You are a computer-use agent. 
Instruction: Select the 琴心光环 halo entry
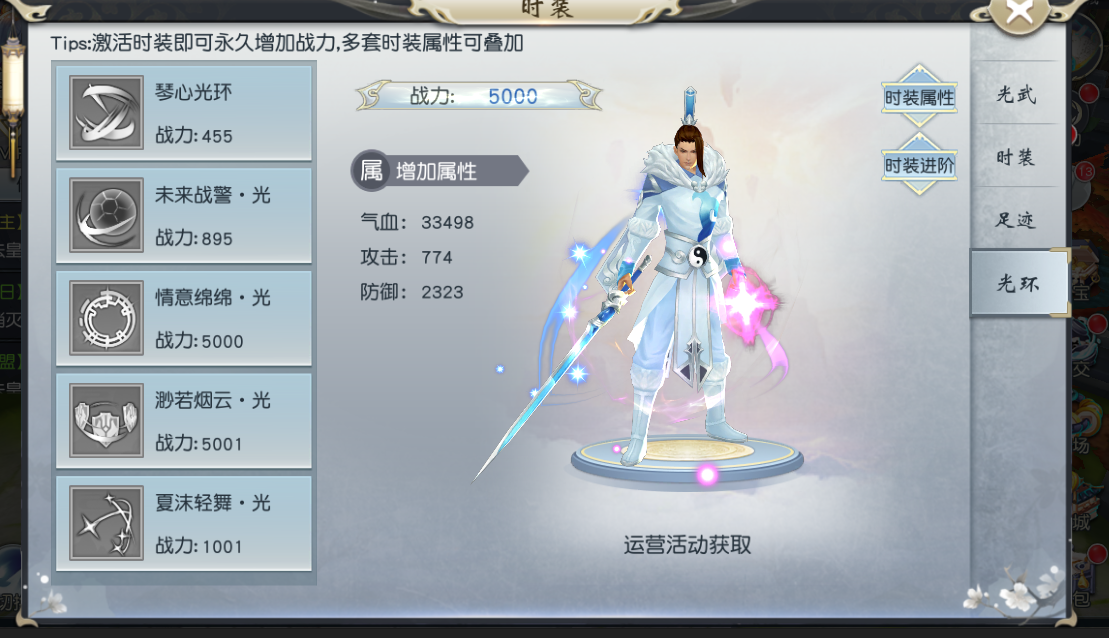185,113
